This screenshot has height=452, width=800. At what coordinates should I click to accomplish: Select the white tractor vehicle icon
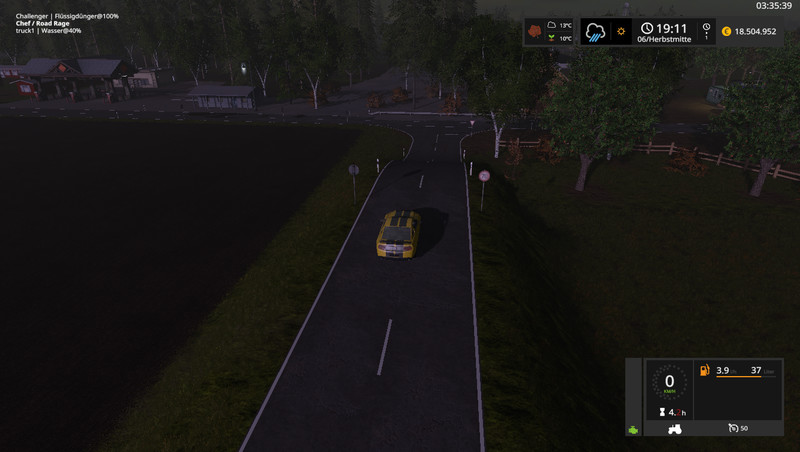(675, 429)
